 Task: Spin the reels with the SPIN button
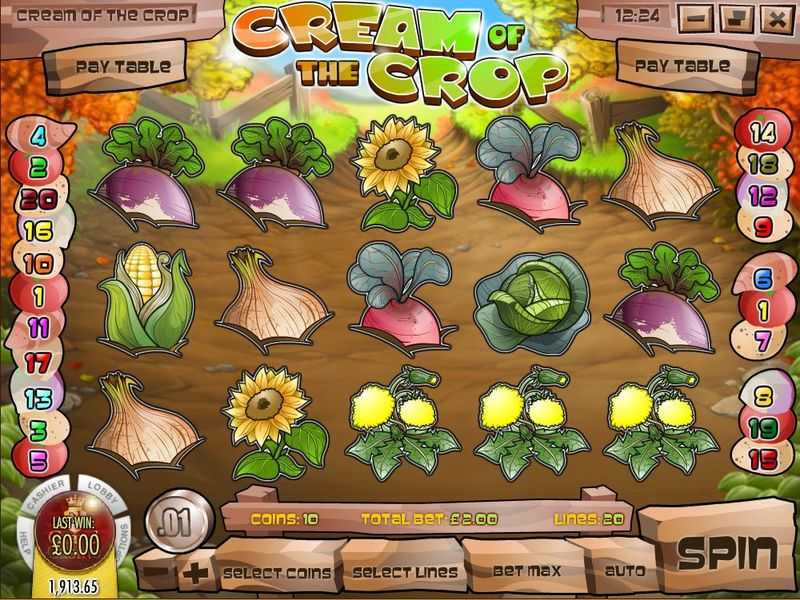(726, 552)
